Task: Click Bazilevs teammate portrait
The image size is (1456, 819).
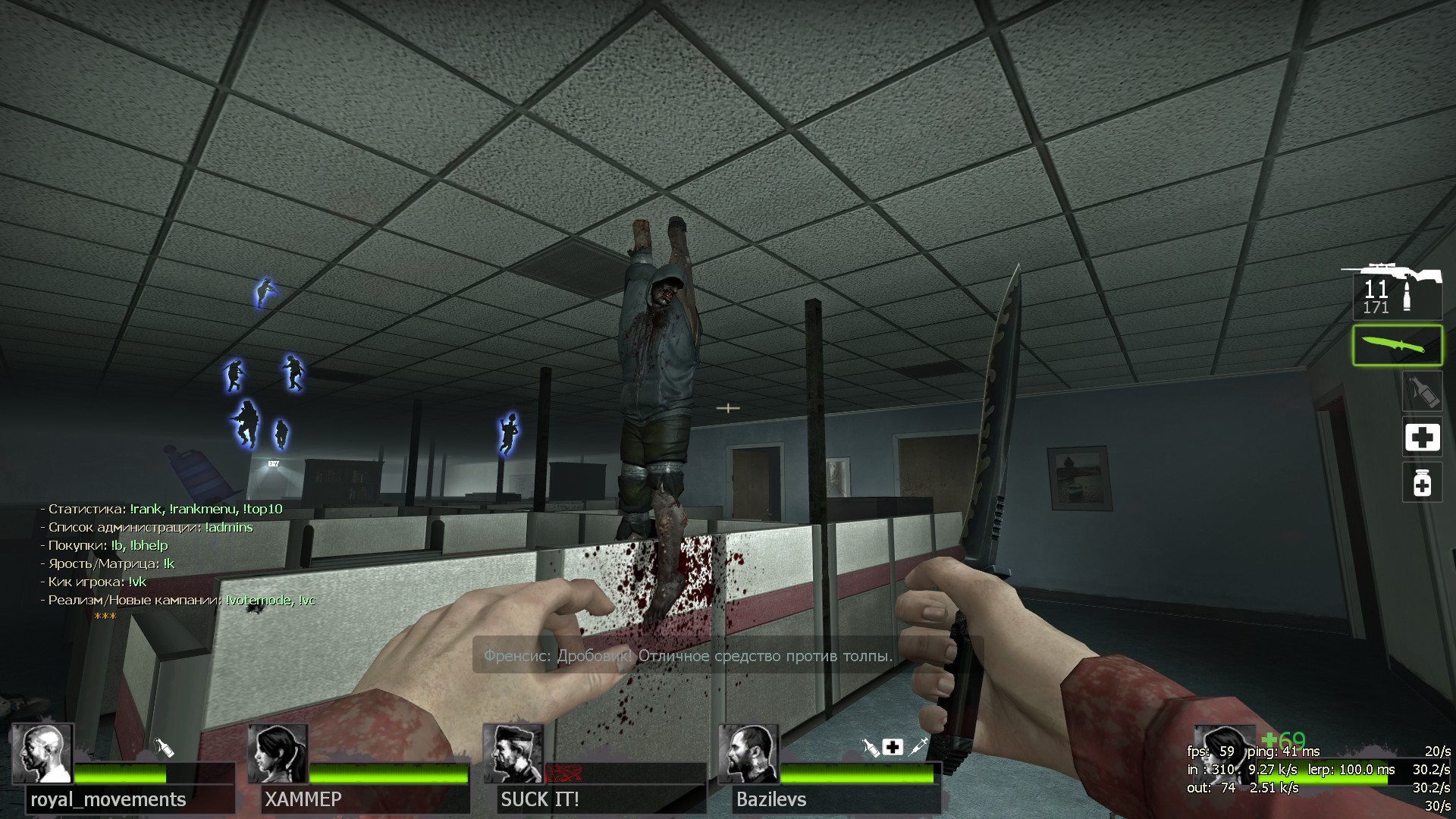Action: [748, 753]
